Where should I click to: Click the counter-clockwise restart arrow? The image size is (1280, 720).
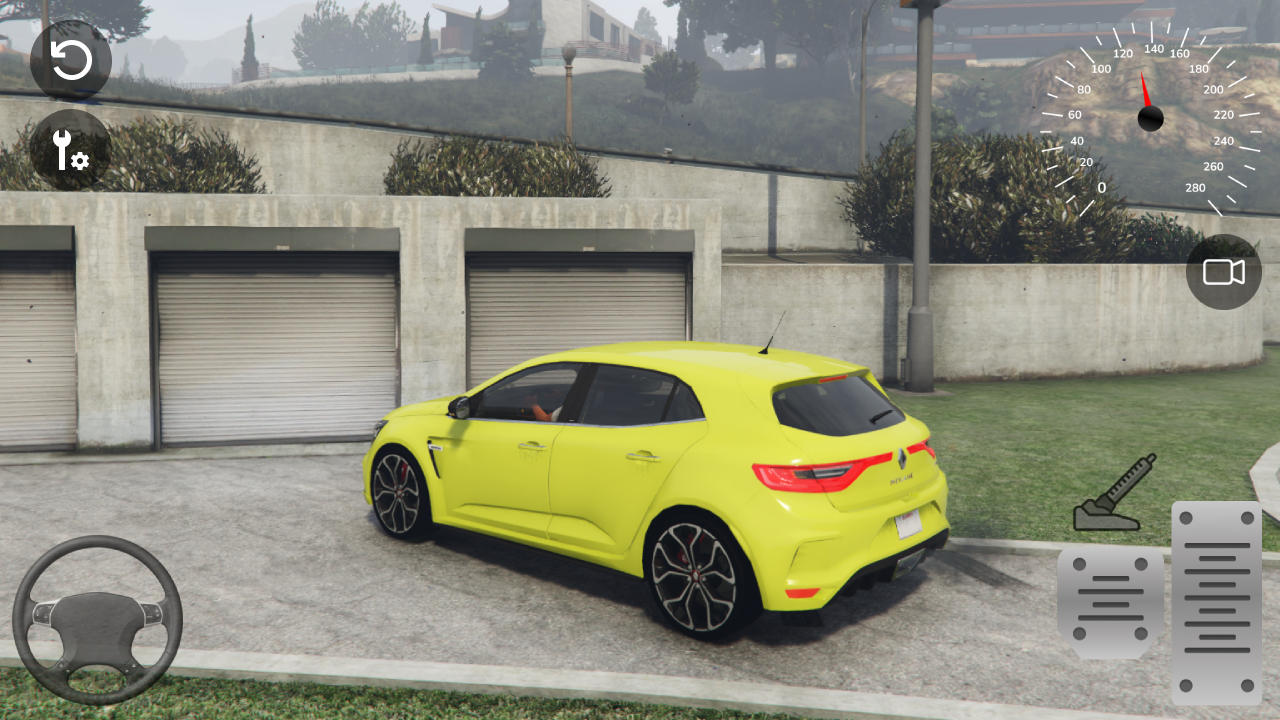tap(70, 60)
